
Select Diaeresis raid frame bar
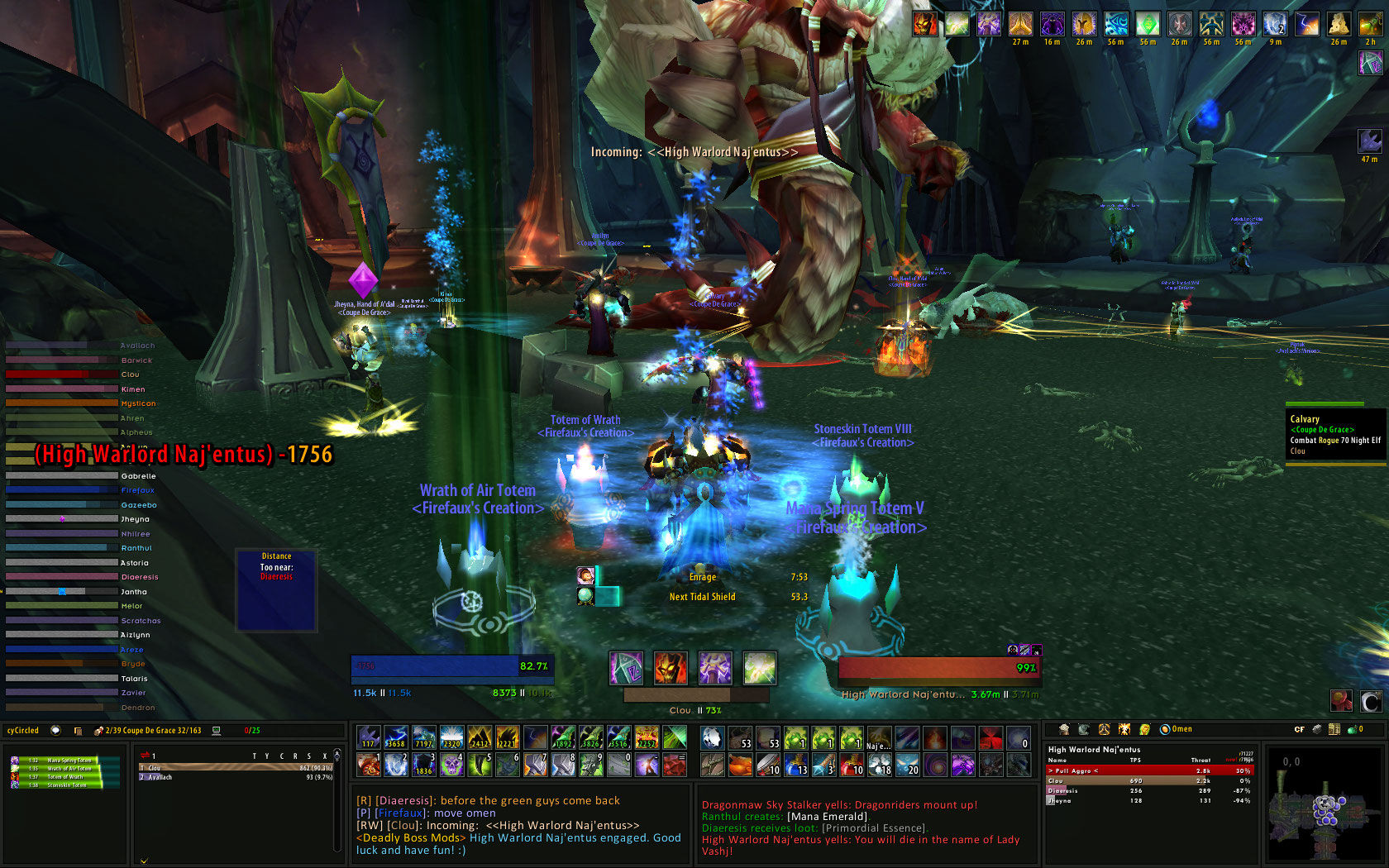(62, 577)
